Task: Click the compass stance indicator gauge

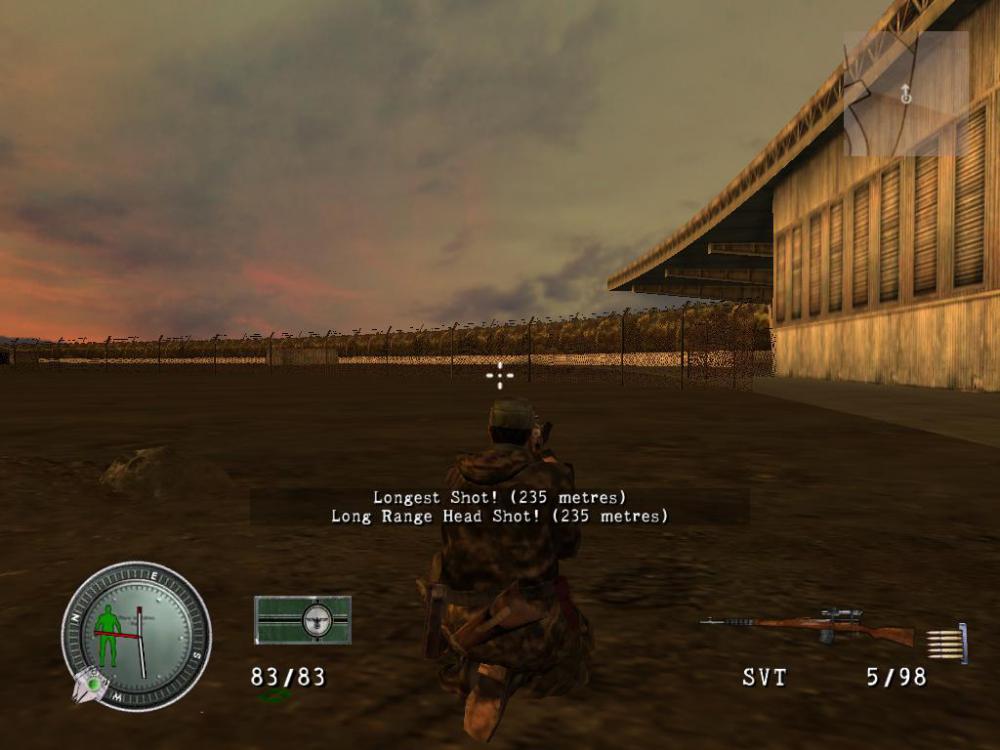Action: [135, 635]
